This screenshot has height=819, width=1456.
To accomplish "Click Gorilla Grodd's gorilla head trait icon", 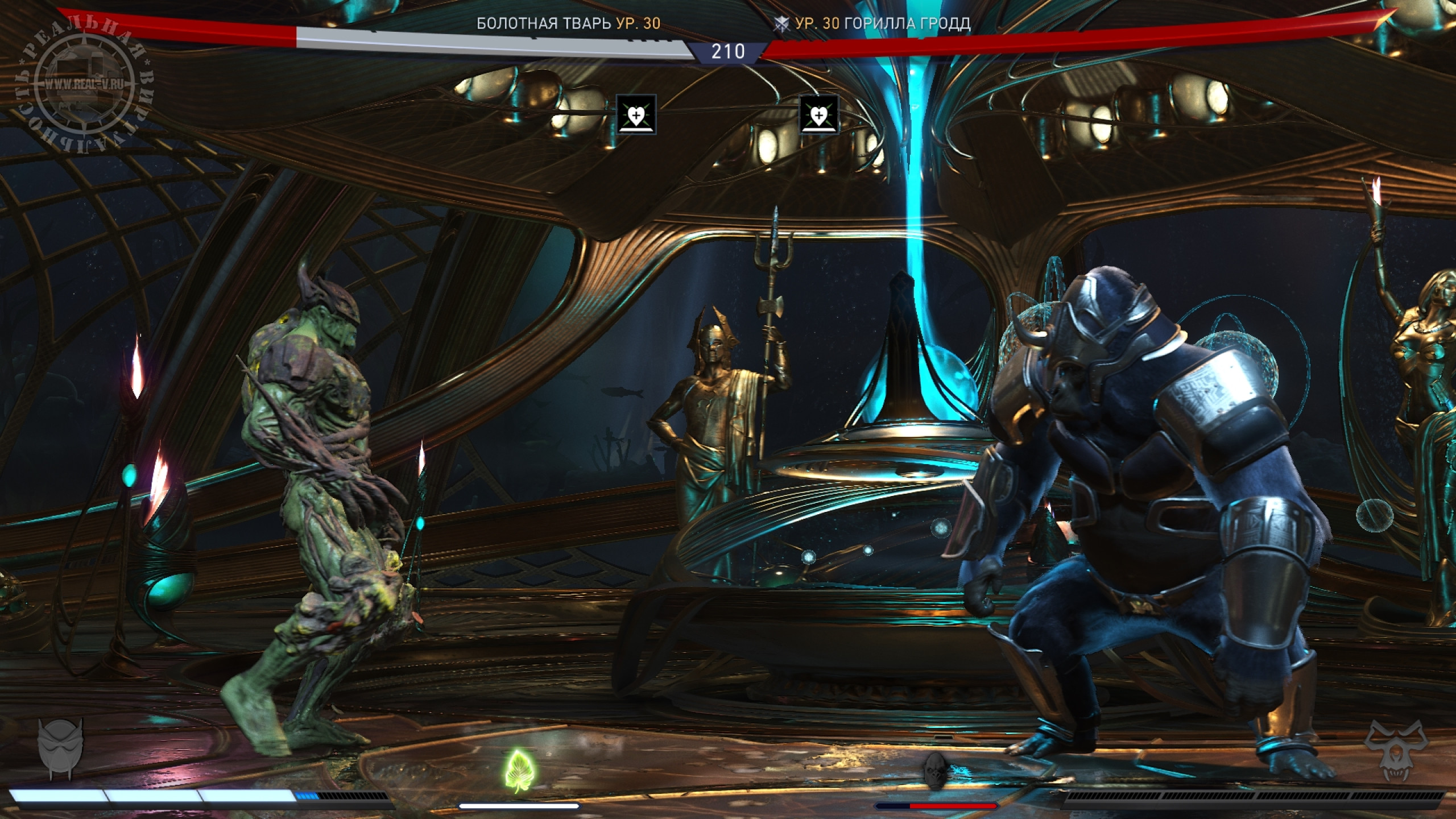I will (x=936, y=771).
